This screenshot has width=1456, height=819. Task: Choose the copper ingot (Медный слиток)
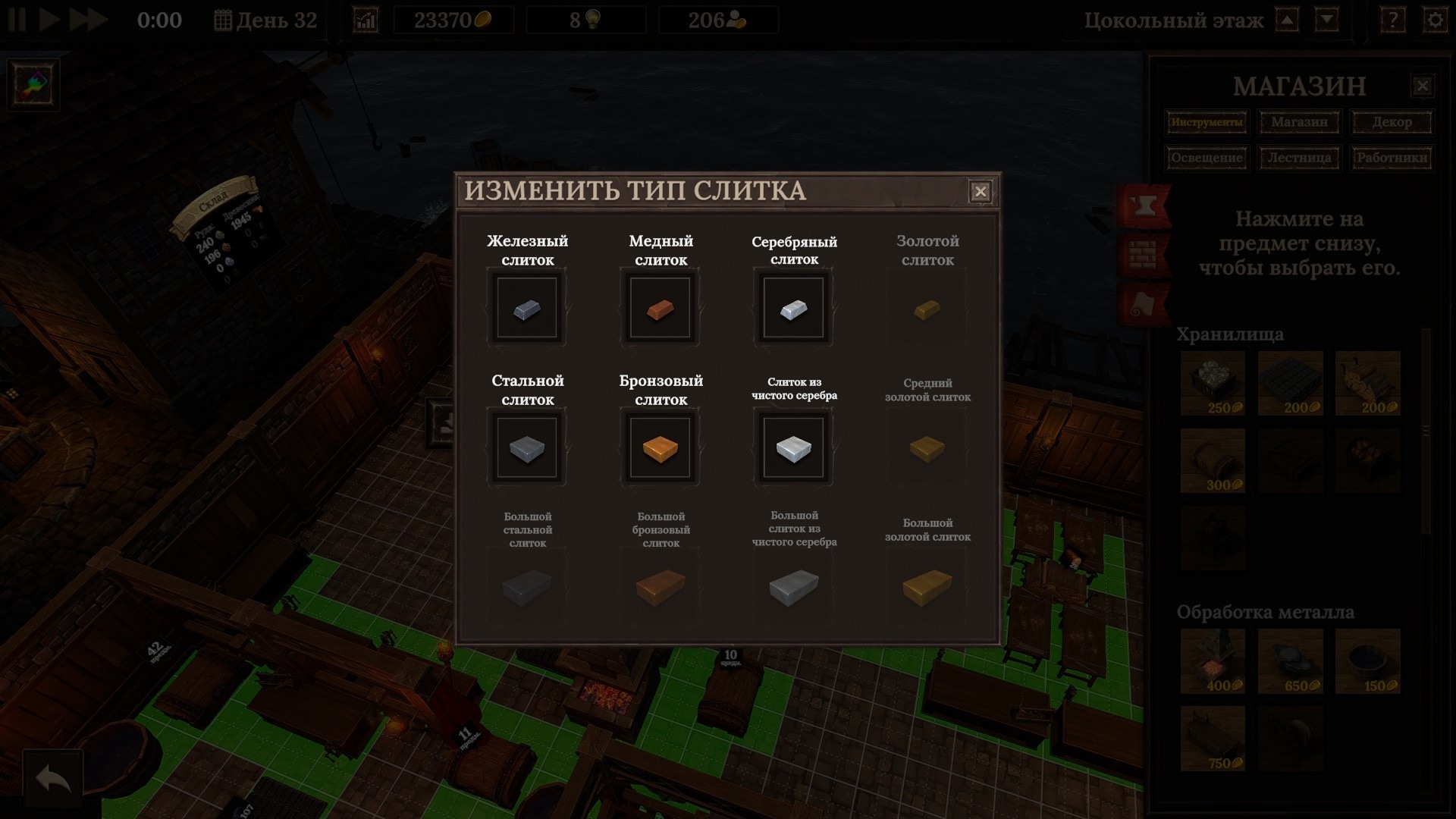661,308
